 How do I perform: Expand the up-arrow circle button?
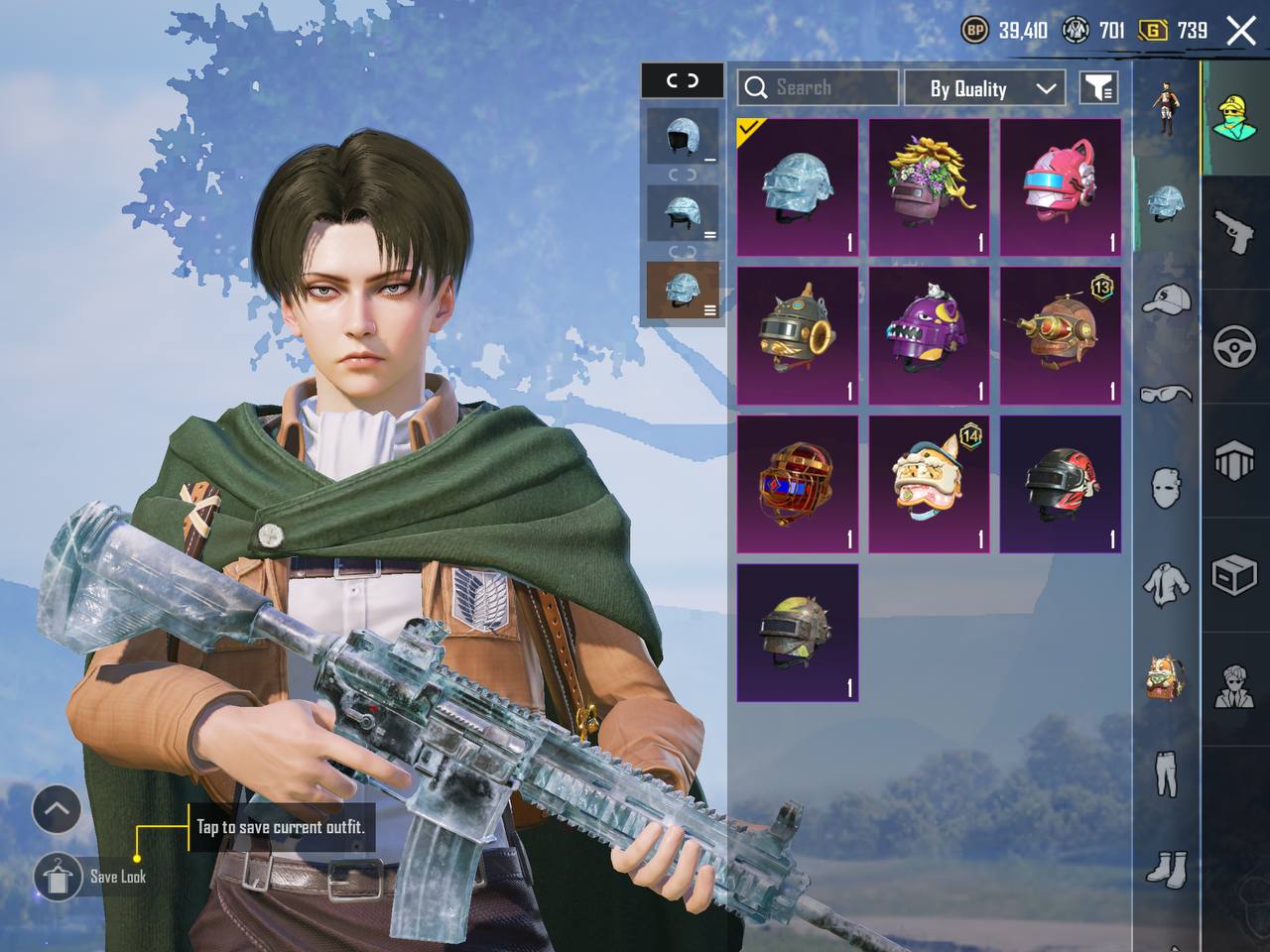point(57,809)
